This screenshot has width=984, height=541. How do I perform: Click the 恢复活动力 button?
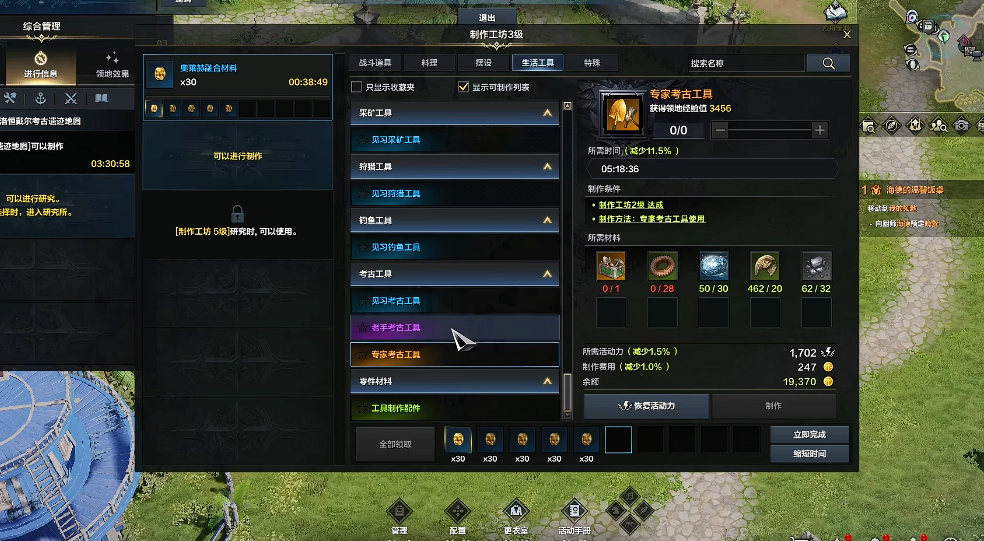pyautogui.click(x=646, y=406)
